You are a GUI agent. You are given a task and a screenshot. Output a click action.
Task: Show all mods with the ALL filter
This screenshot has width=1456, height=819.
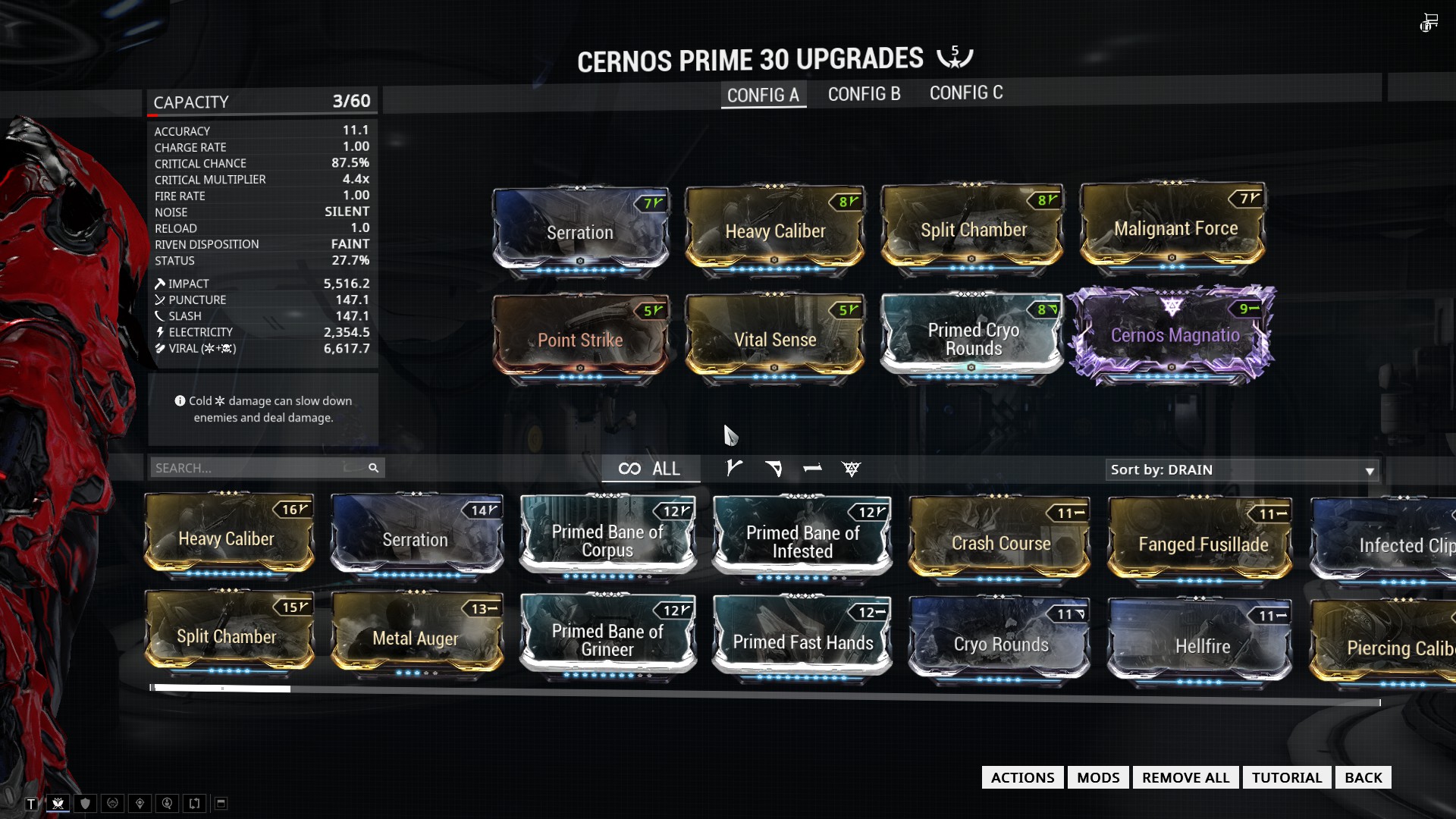(649, 469)
